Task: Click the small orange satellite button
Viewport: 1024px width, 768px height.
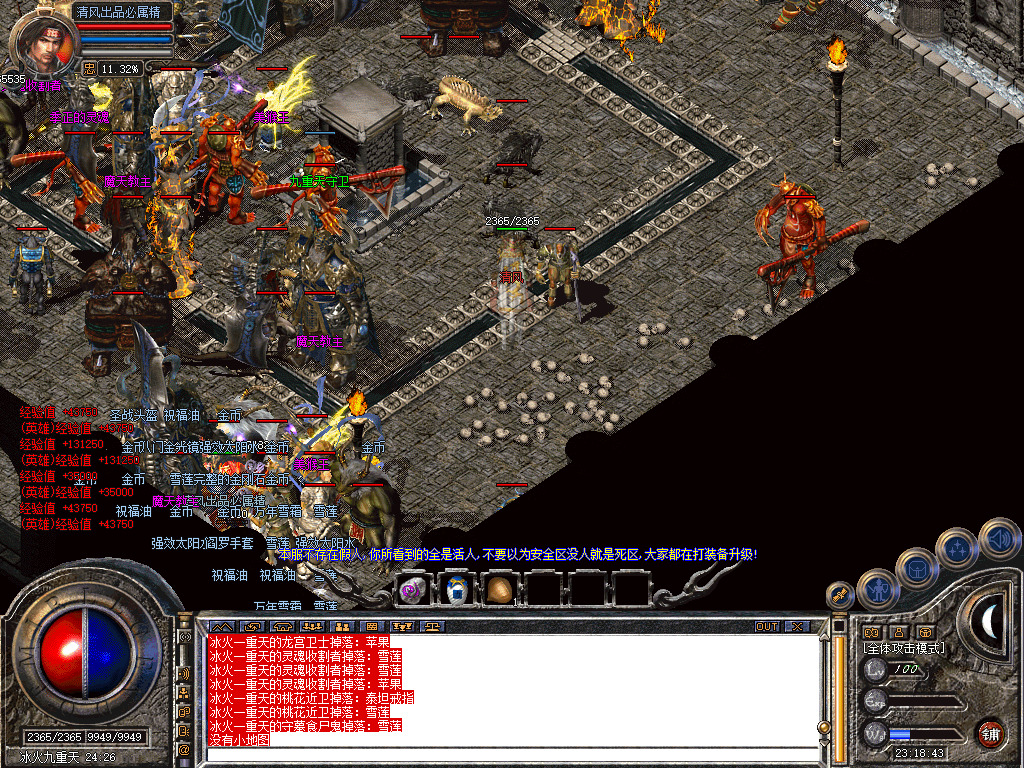Action: click(839, 595)
